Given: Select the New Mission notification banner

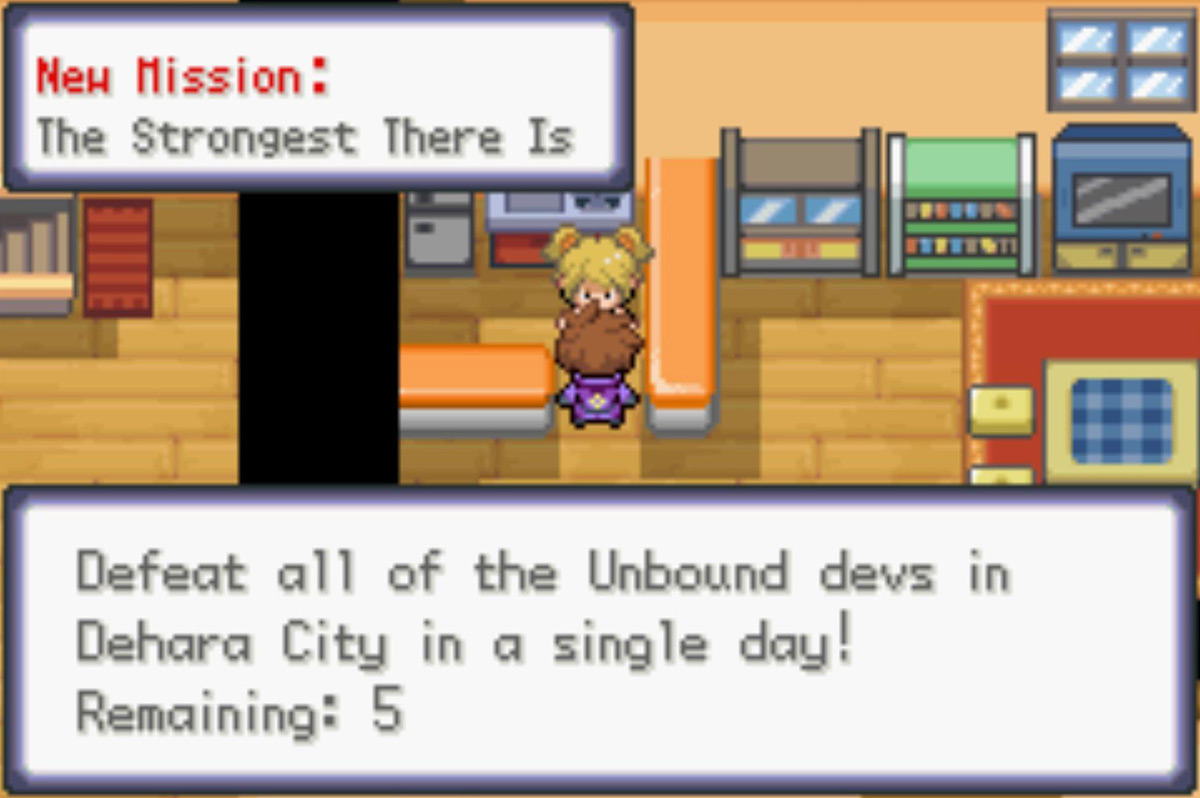Looking at the screenshot, I should (318, 97).
